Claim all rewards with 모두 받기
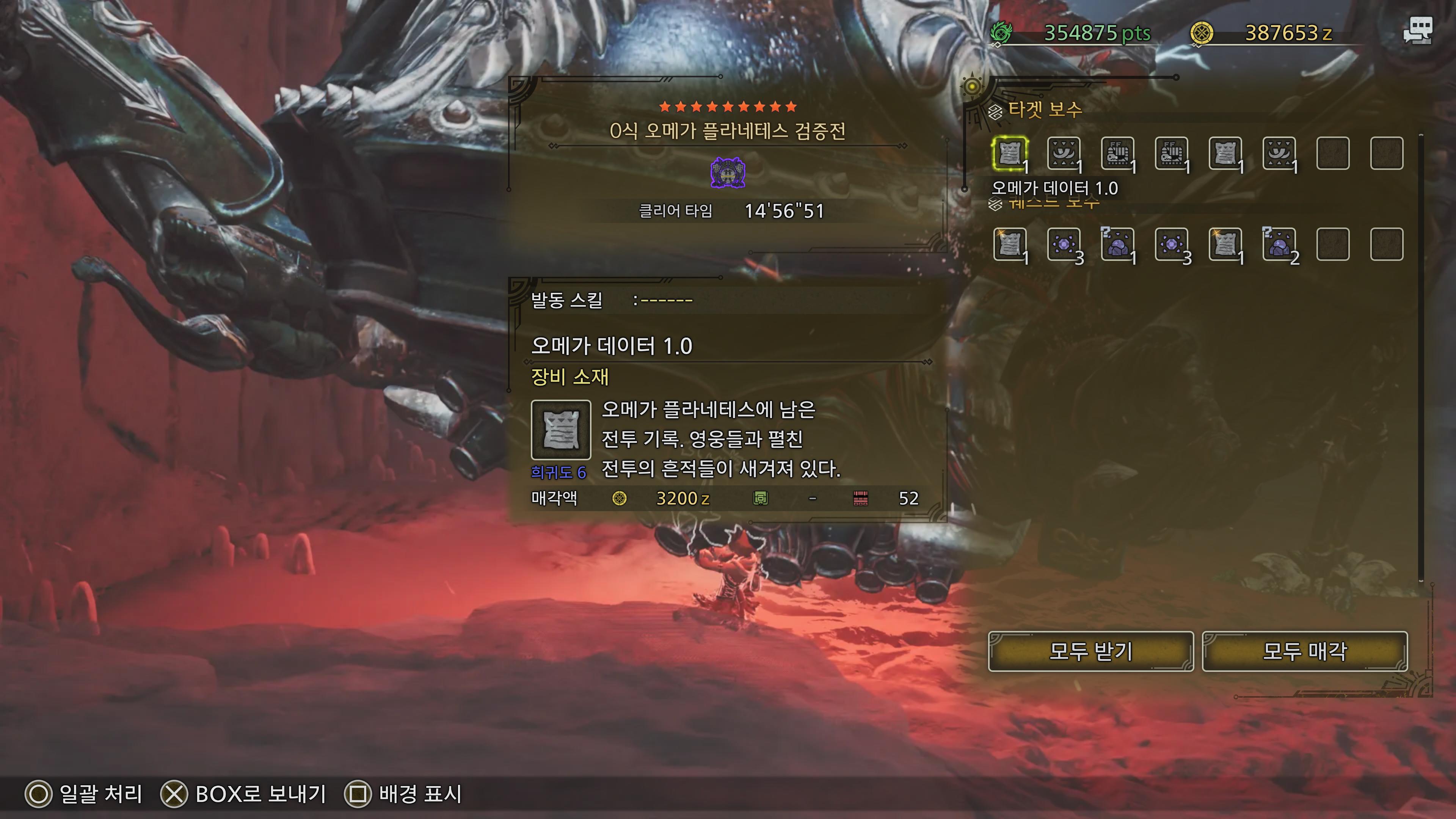Screen dimensions: 1456x819 [x=1090, y=651]
